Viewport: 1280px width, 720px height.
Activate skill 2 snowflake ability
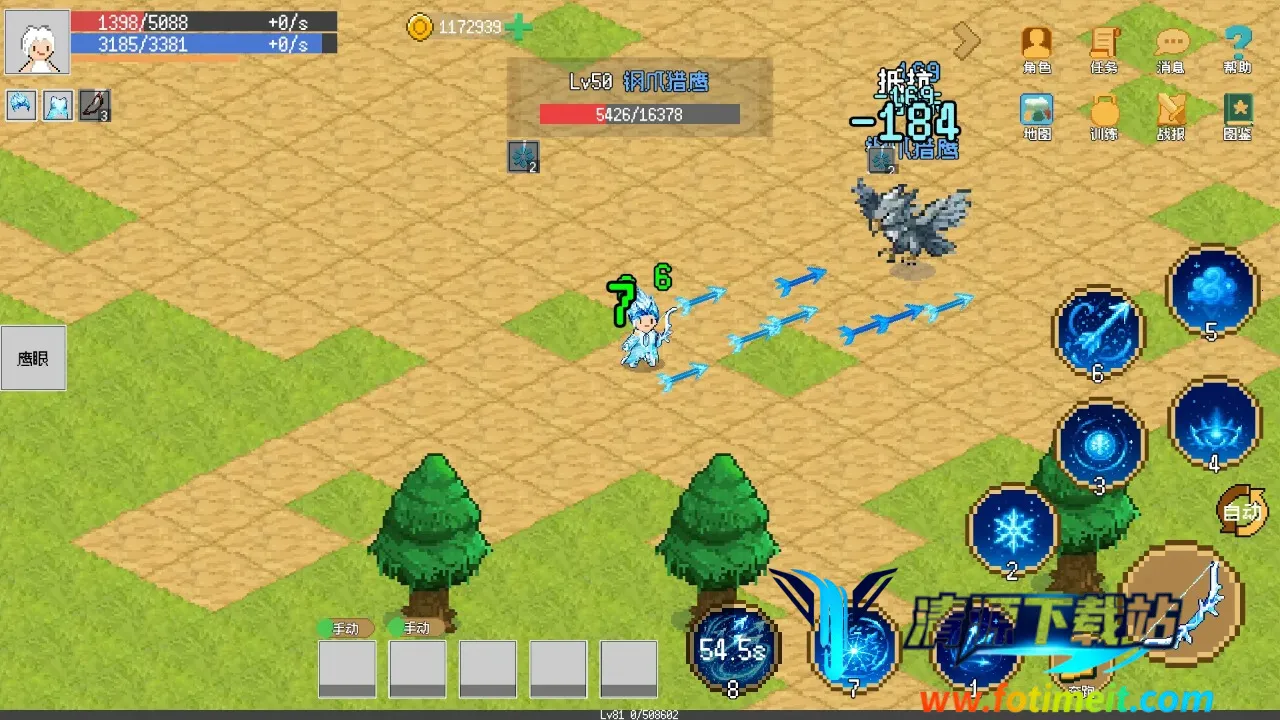pos(1013,529)
